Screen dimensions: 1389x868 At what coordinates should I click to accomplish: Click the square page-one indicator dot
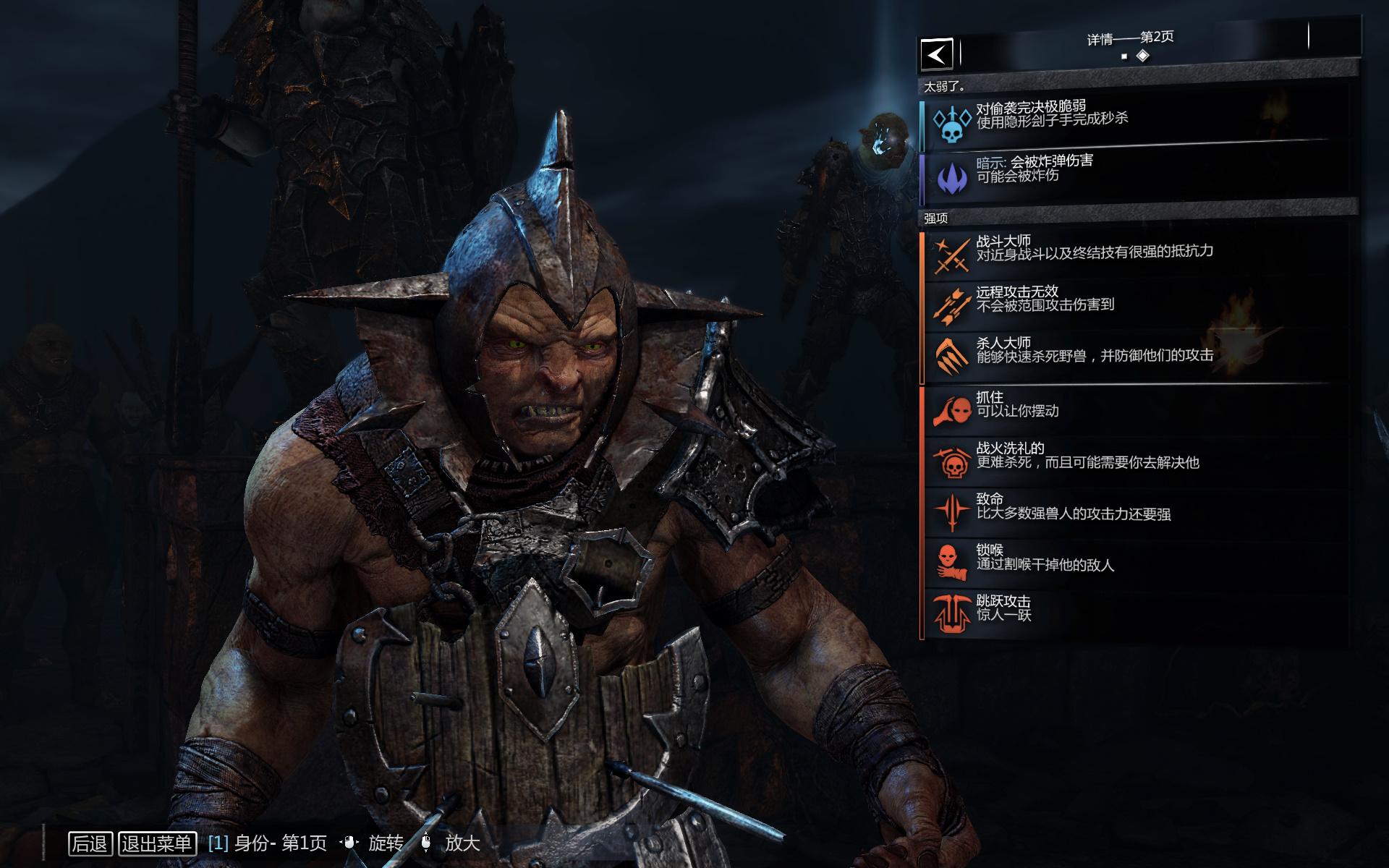coord(1125,56)
